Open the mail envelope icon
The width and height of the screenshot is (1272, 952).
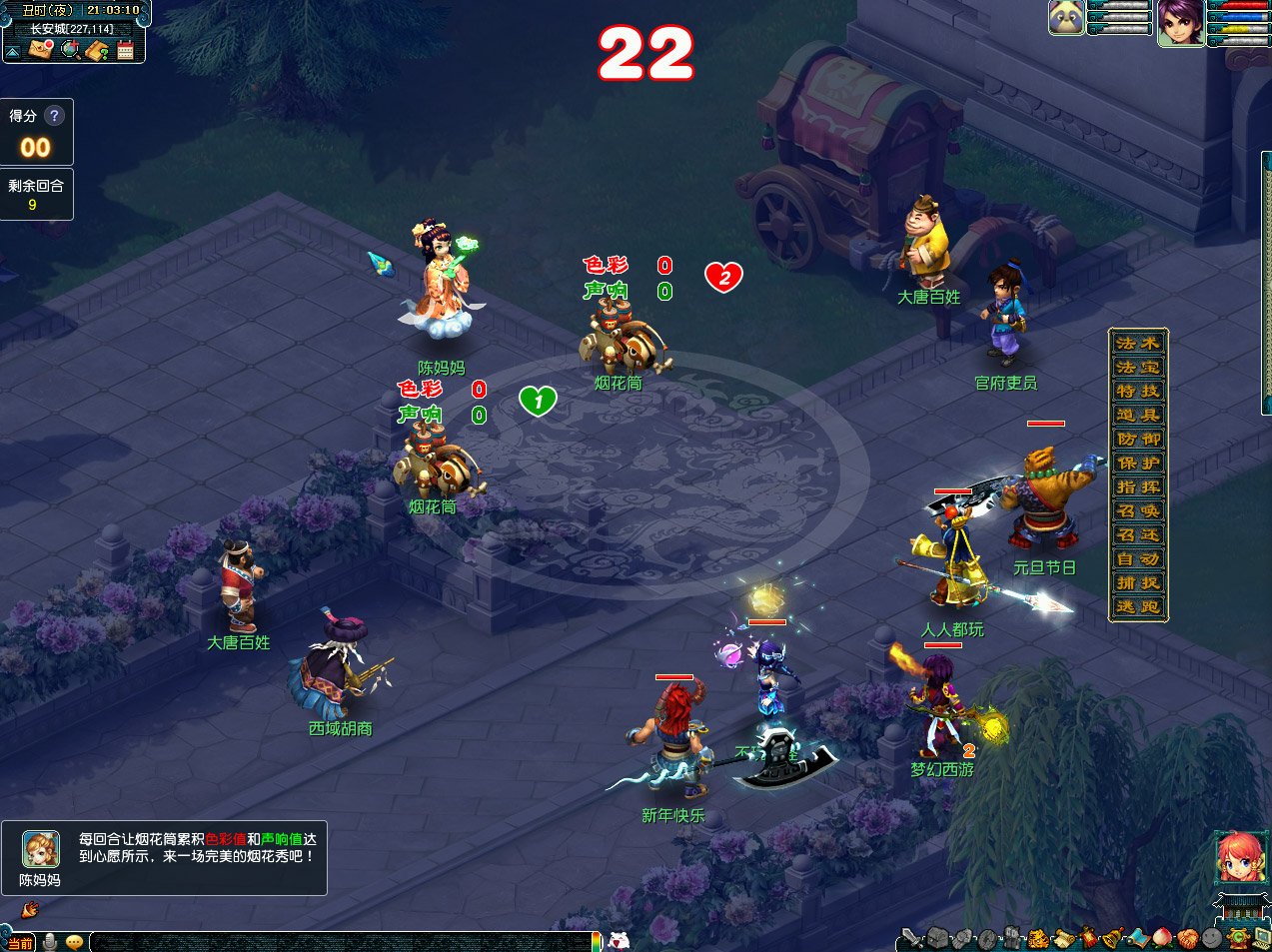pos(40,49)
